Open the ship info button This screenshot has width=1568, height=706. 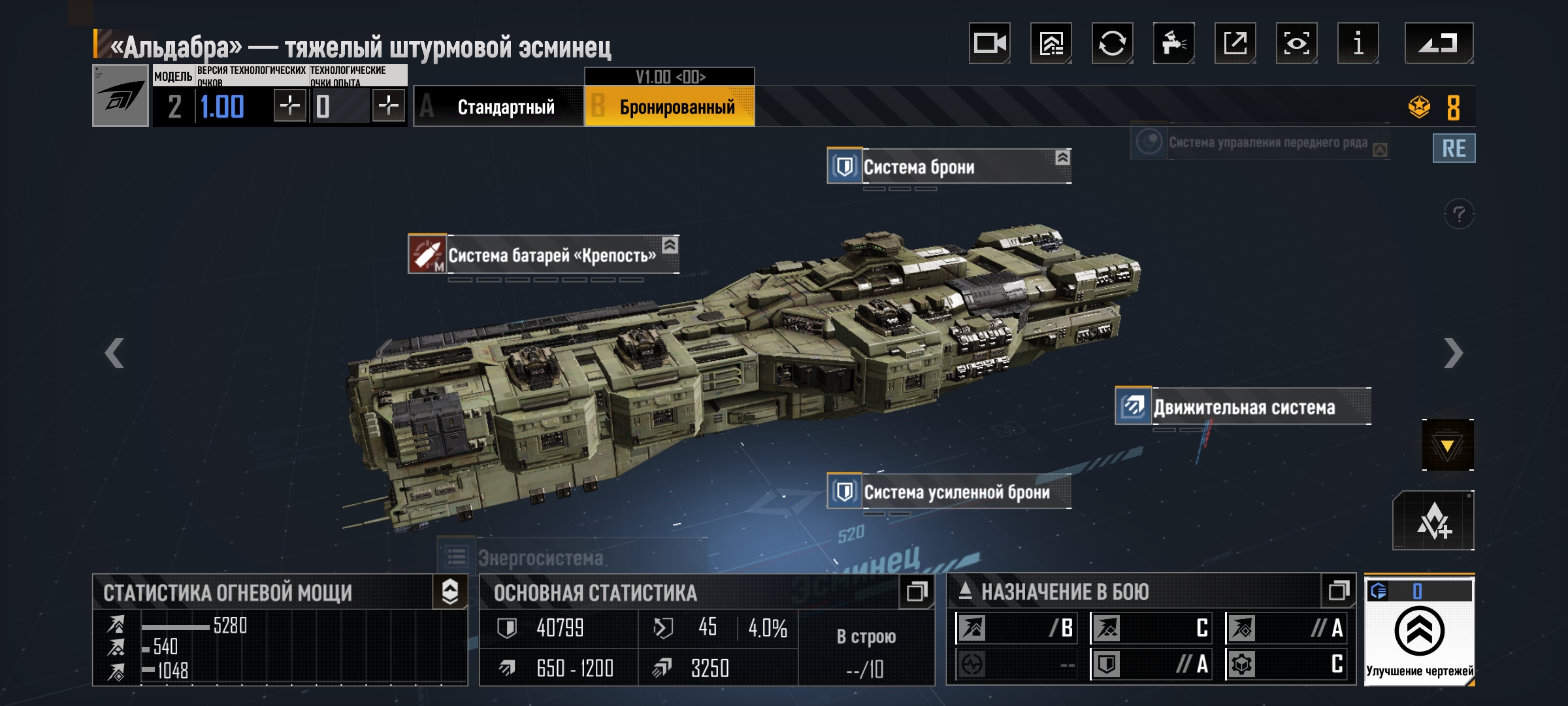click(1358, 43)
